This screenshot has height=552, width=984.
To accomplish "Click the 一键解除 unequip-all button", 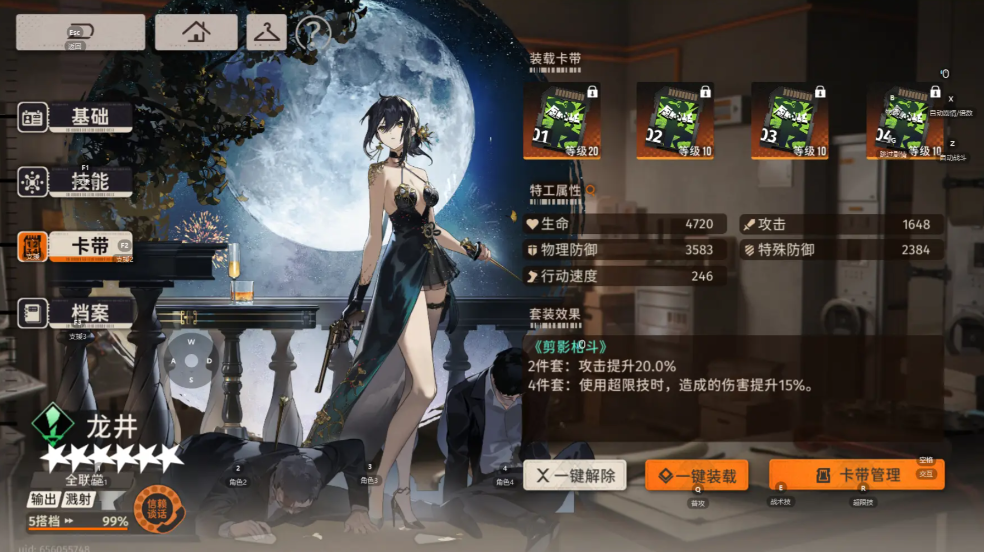I will click(575, 475).
